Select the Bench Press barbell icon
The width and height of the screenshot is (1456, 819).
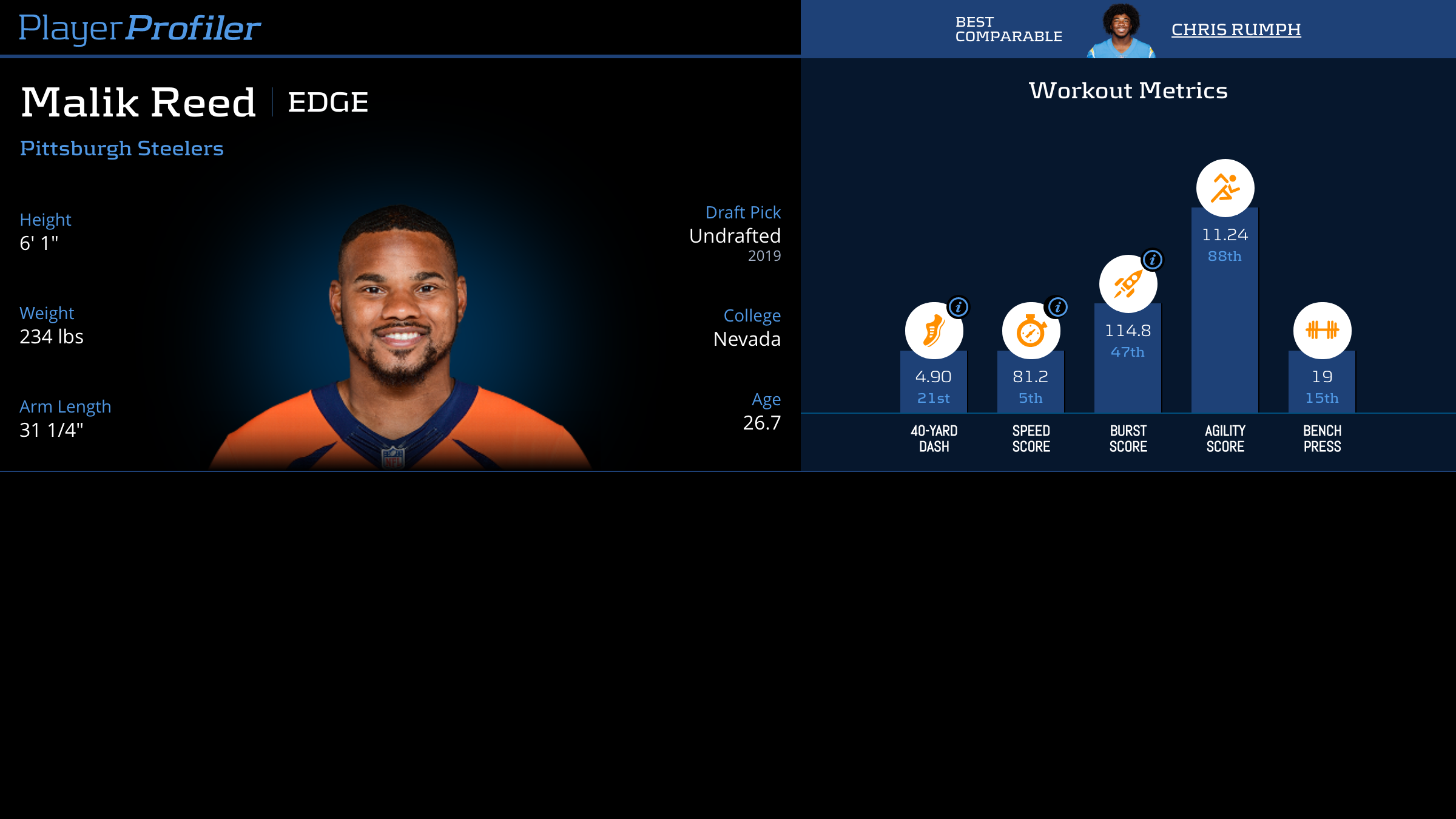pos(1322,331)
